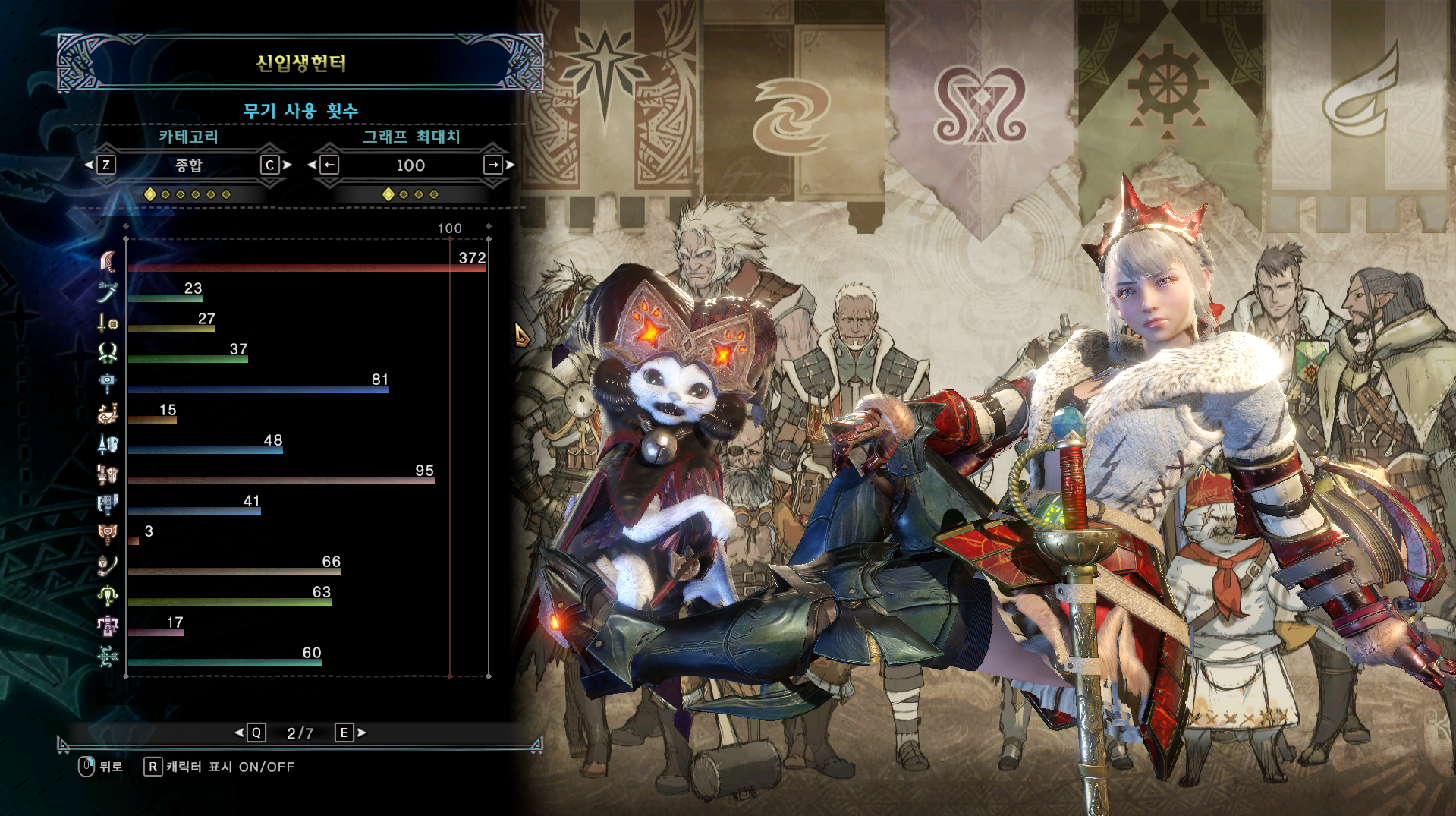1456x816 pixels.
Task: Choose the charge blade icon with 3 uses
Action: point(108,534)
